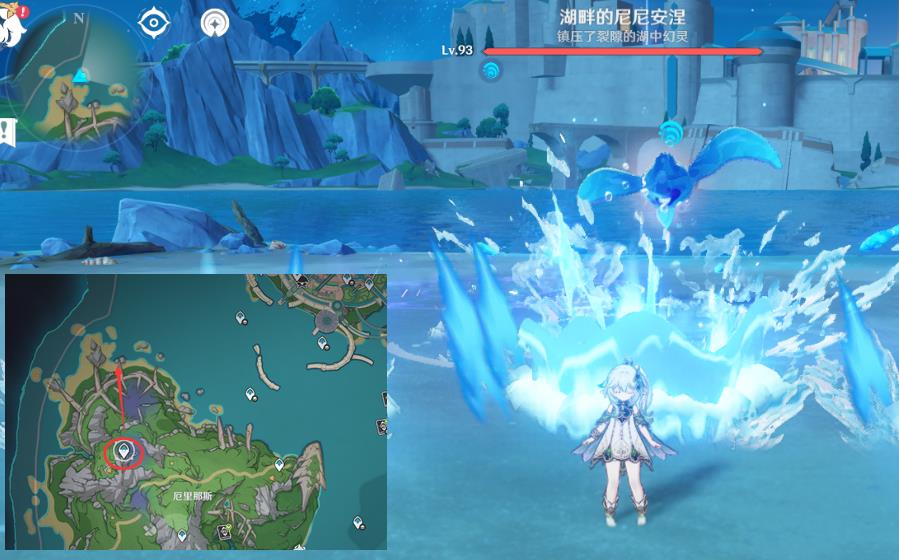Select the red-circled teleport waypoint on map
This screenshot has height=560, width=899.
pyautogui.click(x=123, y=452)
